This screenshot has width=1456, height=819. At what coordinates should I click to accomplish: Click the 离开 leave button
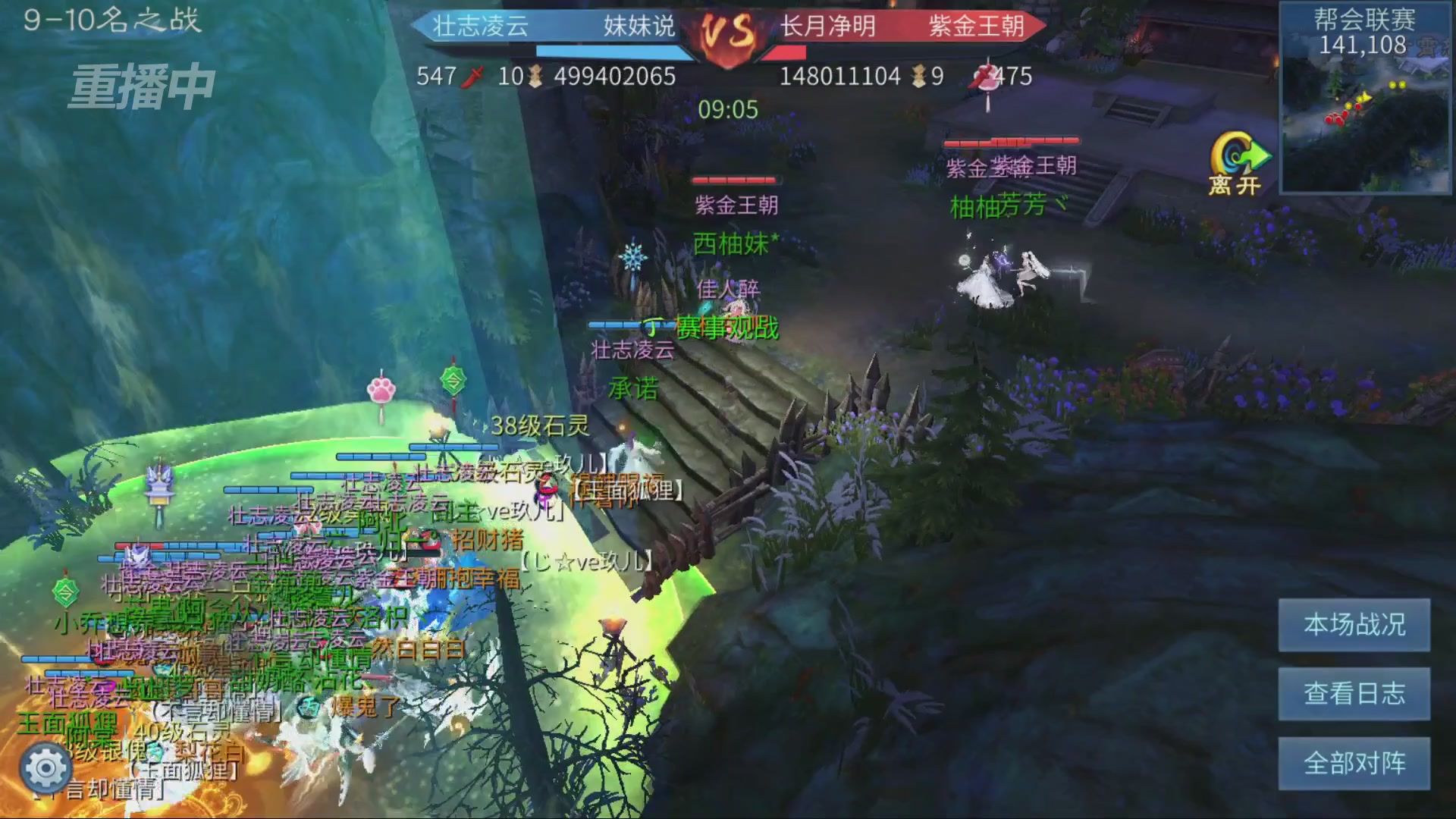point(1238,165)
